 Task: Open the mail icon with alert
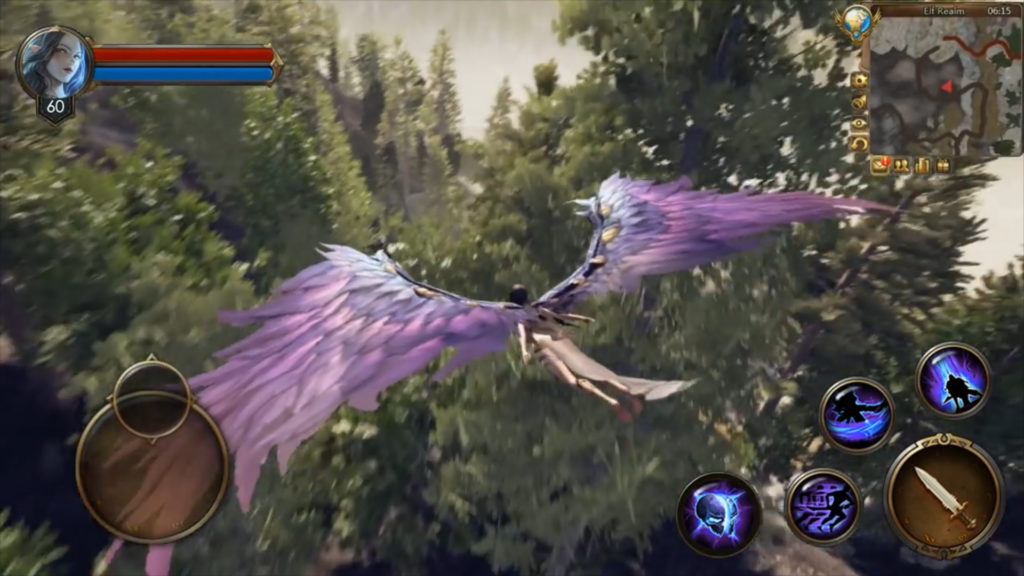[x=880, y=166]
